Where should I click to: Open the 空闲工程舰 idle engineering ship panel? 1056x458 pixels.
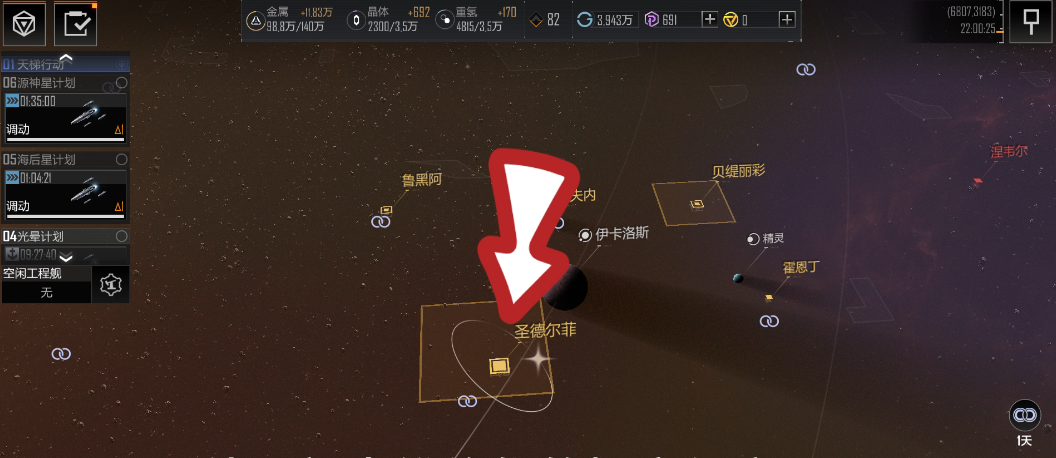coord(47,284)
